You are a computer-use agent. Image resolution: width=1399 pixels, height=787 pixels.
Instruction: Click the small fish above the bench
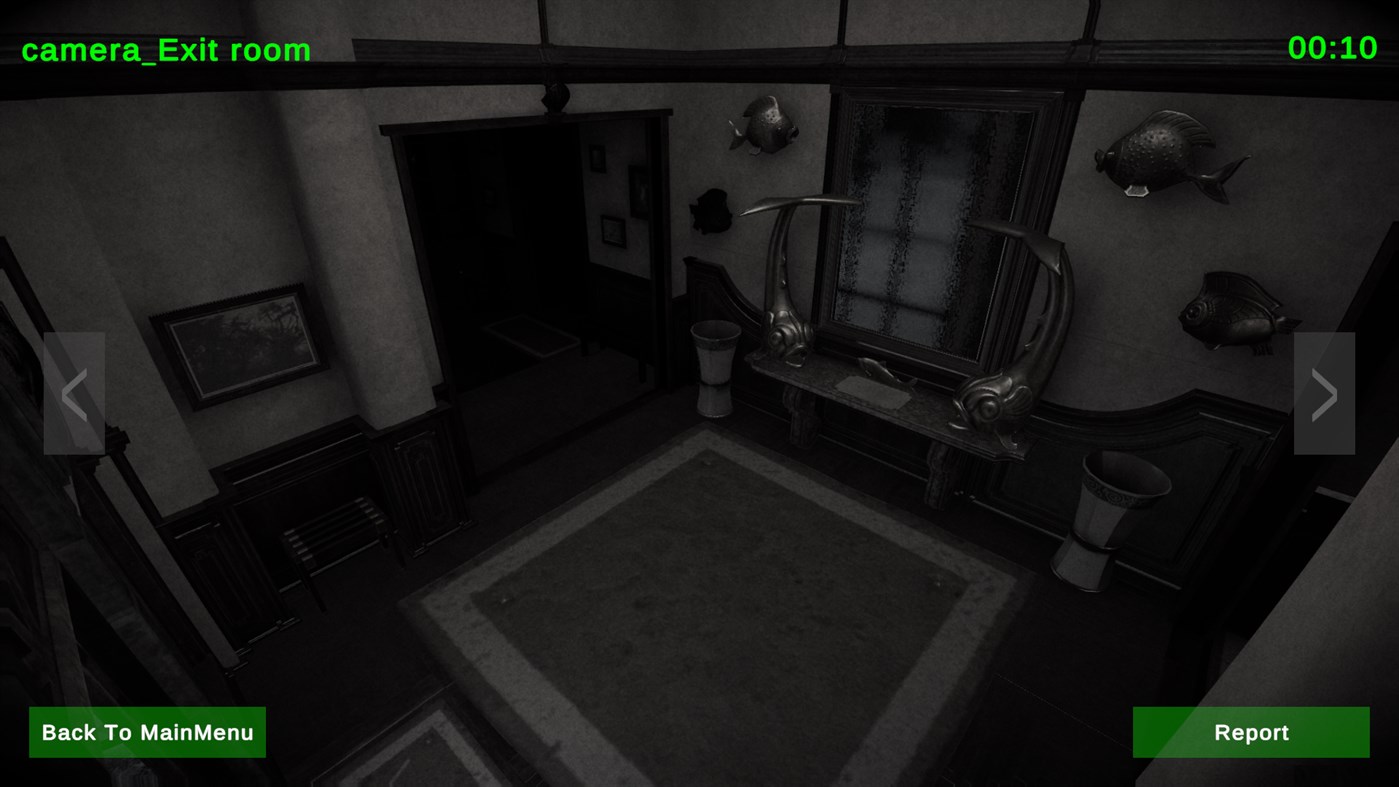coord(712,210)
